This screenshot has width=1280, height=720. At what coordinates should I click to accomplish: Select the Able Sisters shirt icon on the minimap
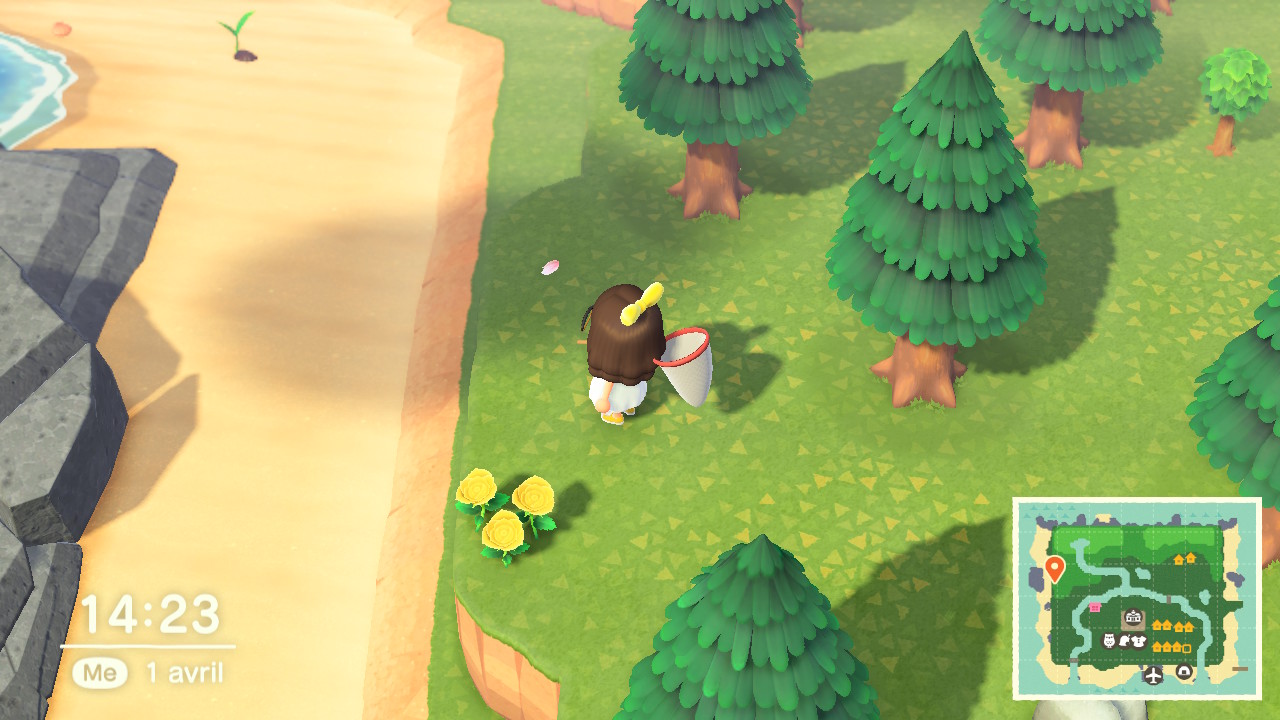[1141, 641]
